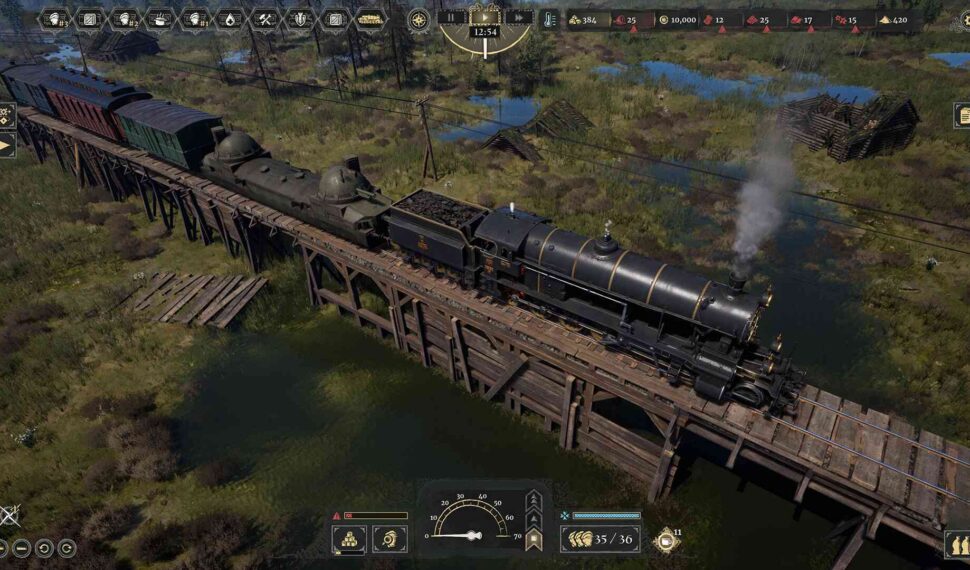Open the stacked cargo crates button
Image resolution: width=970 pixels, height=570 pixels.
348,539
